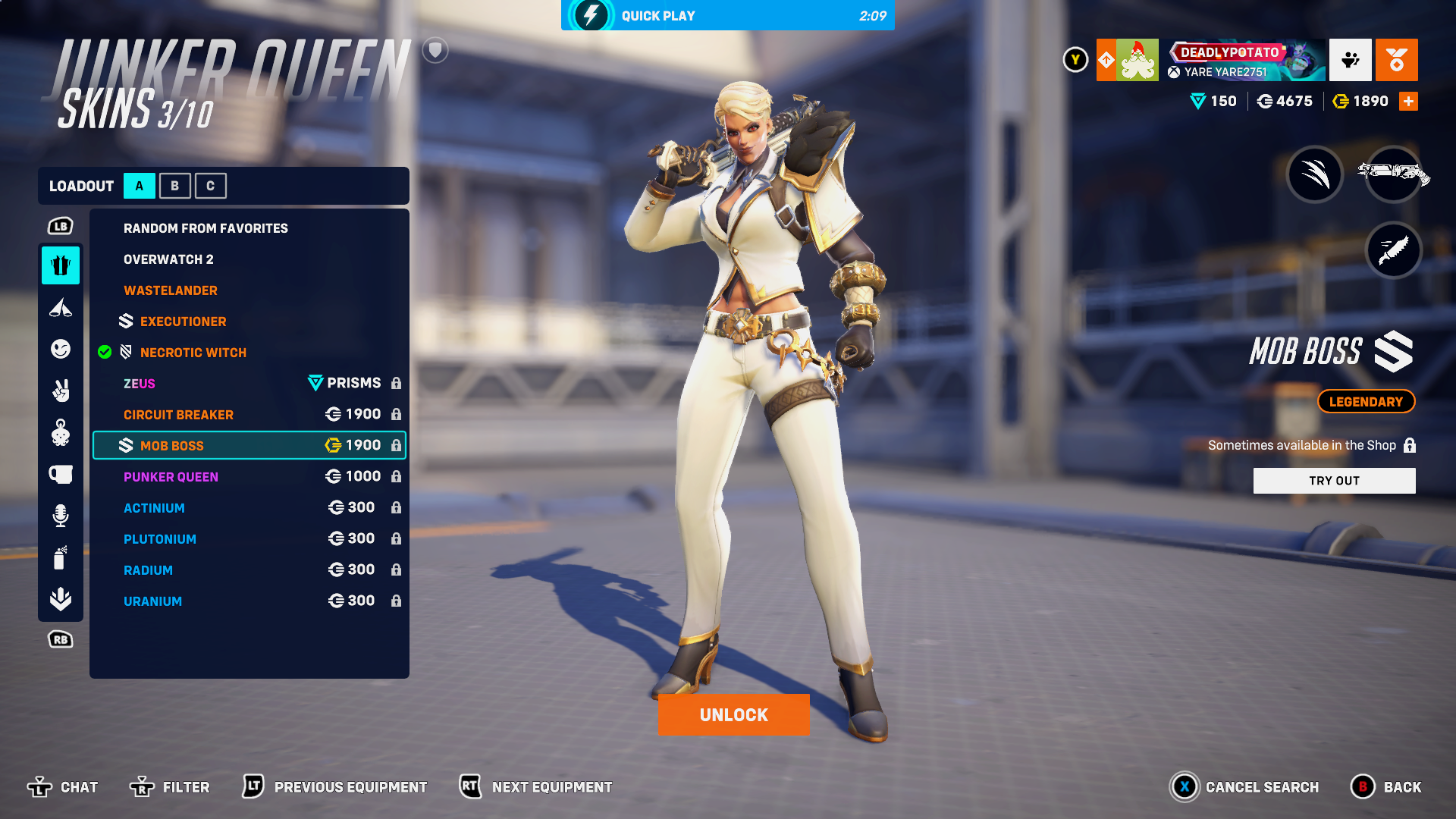
Task: Open the octopus Weapon Charms category
Action: (61, 432)
